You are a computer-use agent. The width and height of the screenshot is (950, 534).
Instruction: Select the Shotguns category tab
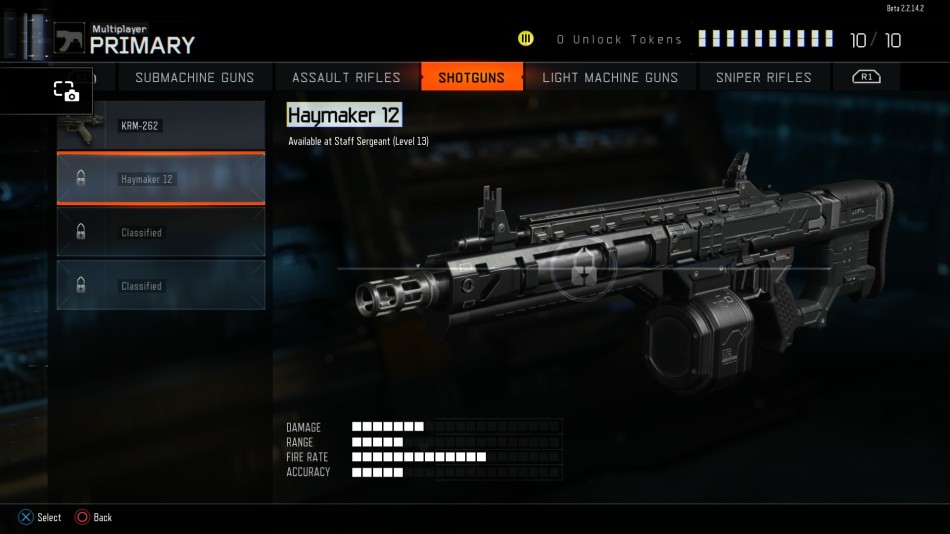(472, 77)
